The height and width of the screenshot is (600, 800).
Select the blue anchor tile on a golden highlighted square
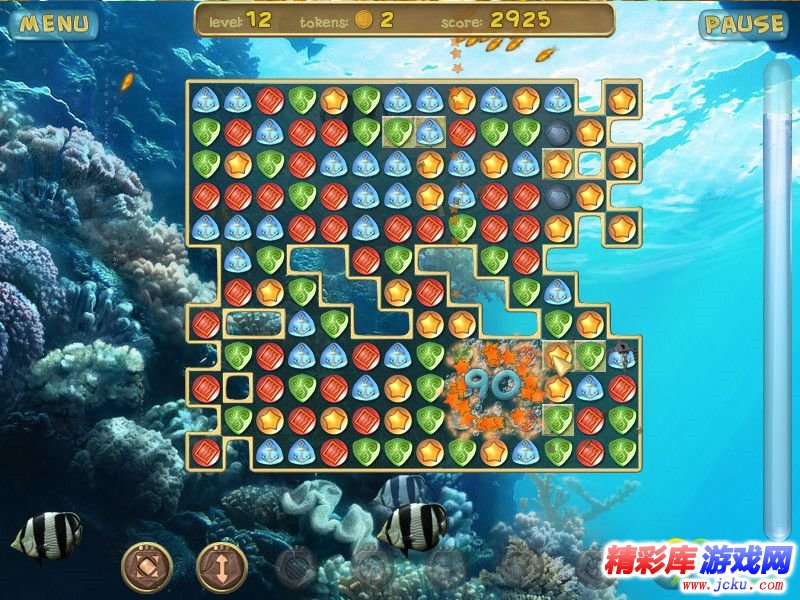tap(430, 131)
